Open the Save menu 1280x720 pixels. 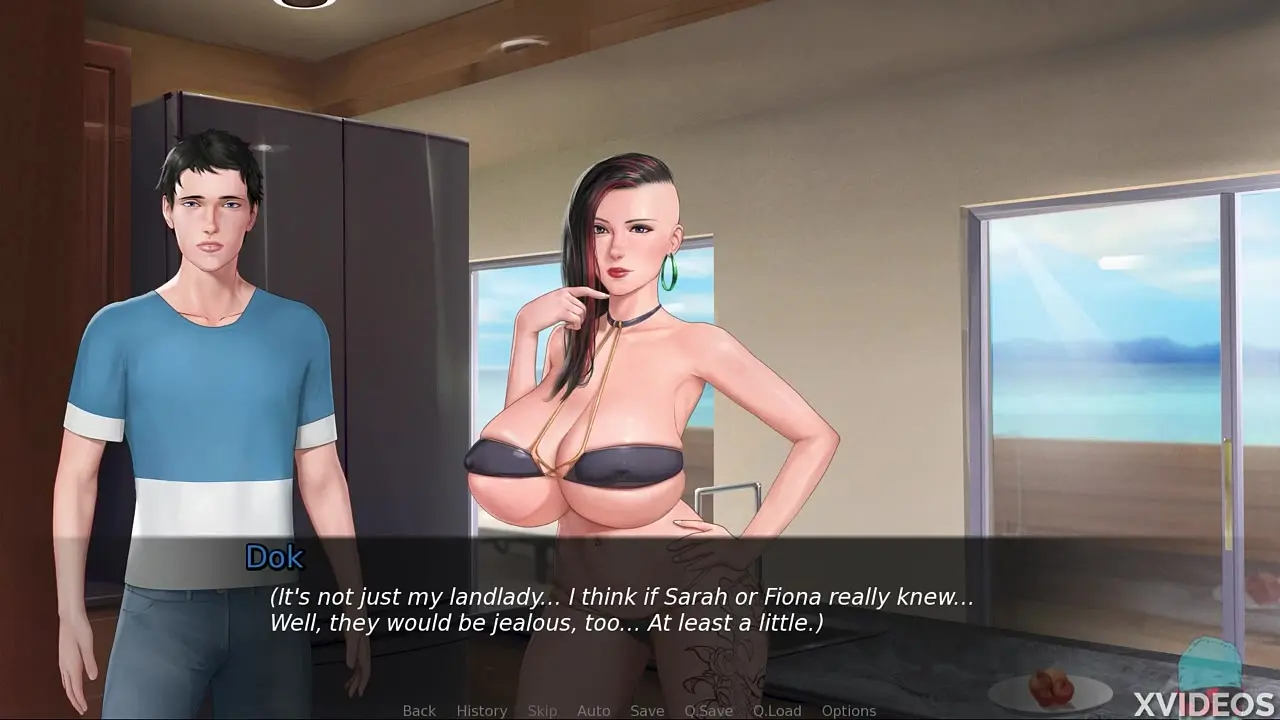647,710
